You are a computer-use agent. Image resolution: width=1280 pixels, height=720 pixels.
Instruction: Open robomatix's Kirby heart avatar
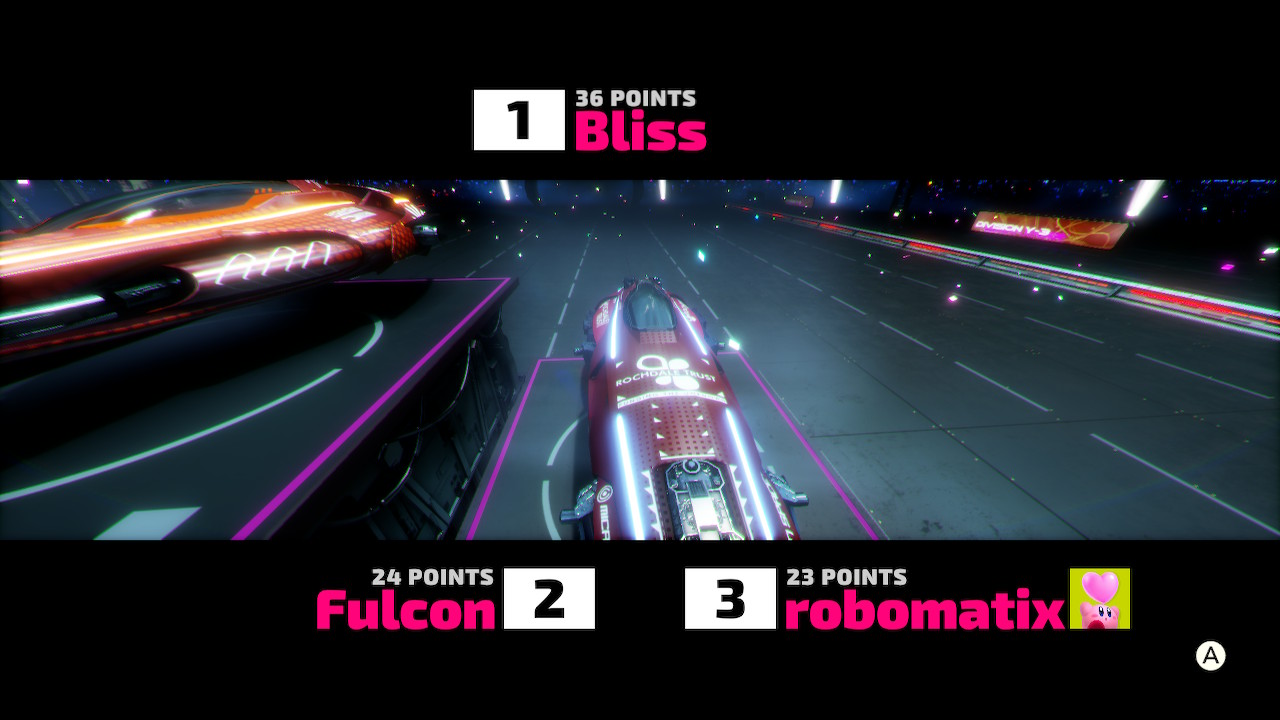click(x=1100, y=599)
